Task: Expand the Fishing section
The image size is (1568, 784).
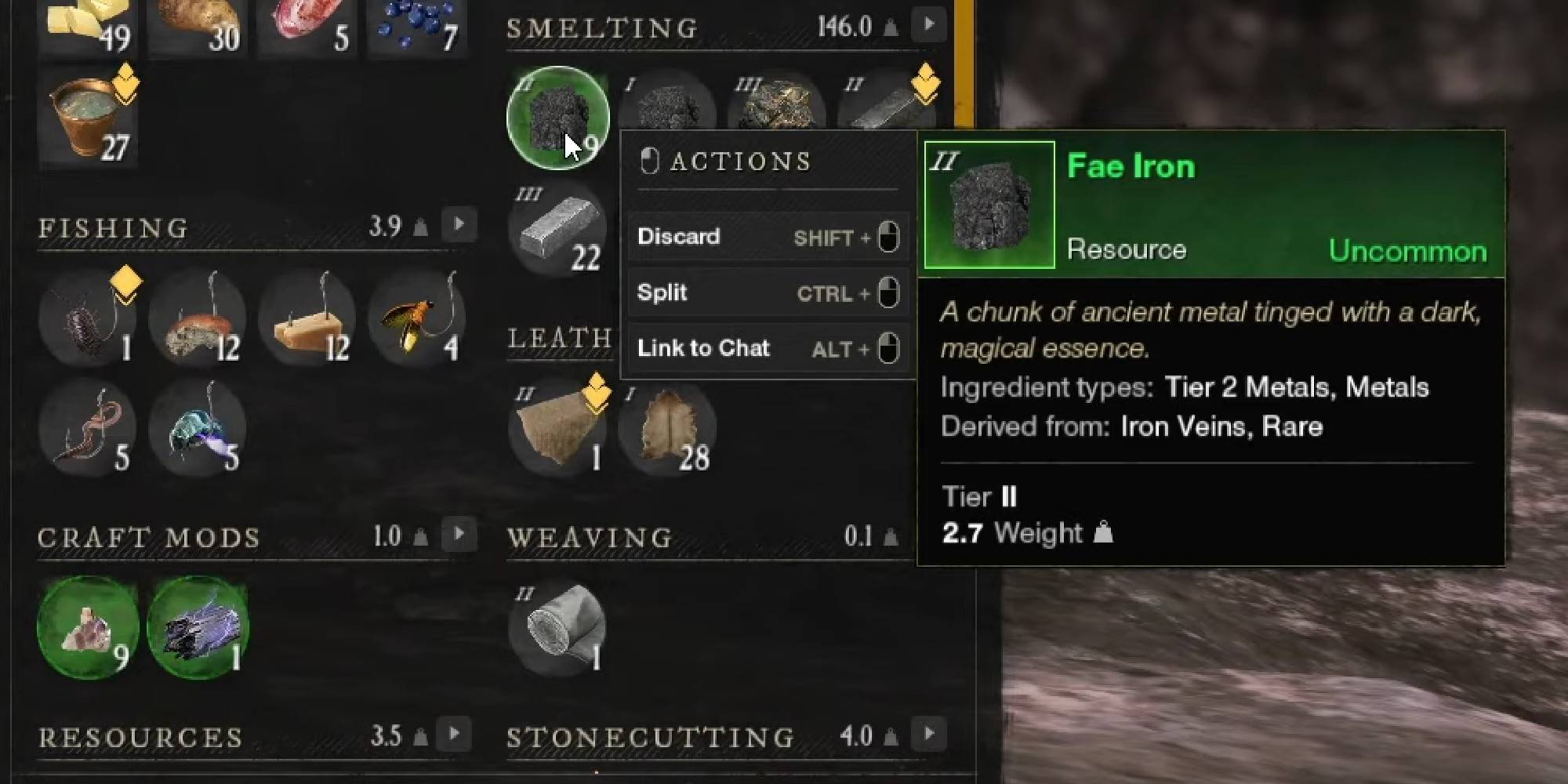Action: click(459, 224)
